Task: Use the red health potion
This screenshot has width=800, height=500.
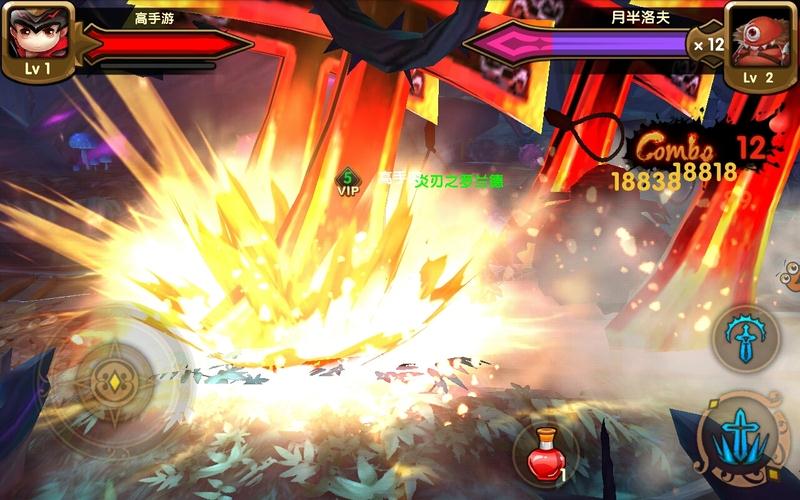Action: (x=545, y=455)
